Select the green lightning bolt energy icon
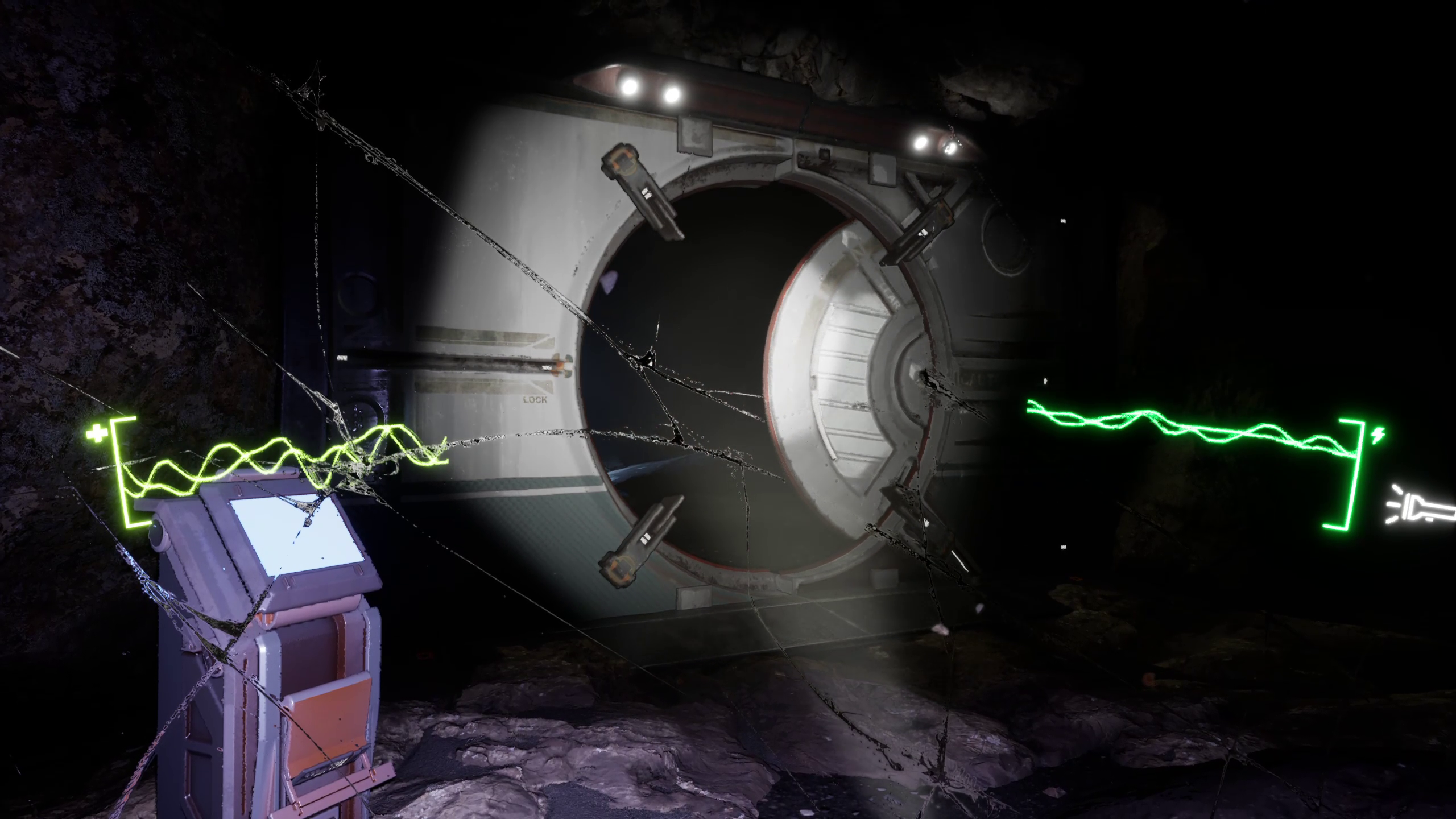1456x819 pixels. click(x=1378, y=436)
